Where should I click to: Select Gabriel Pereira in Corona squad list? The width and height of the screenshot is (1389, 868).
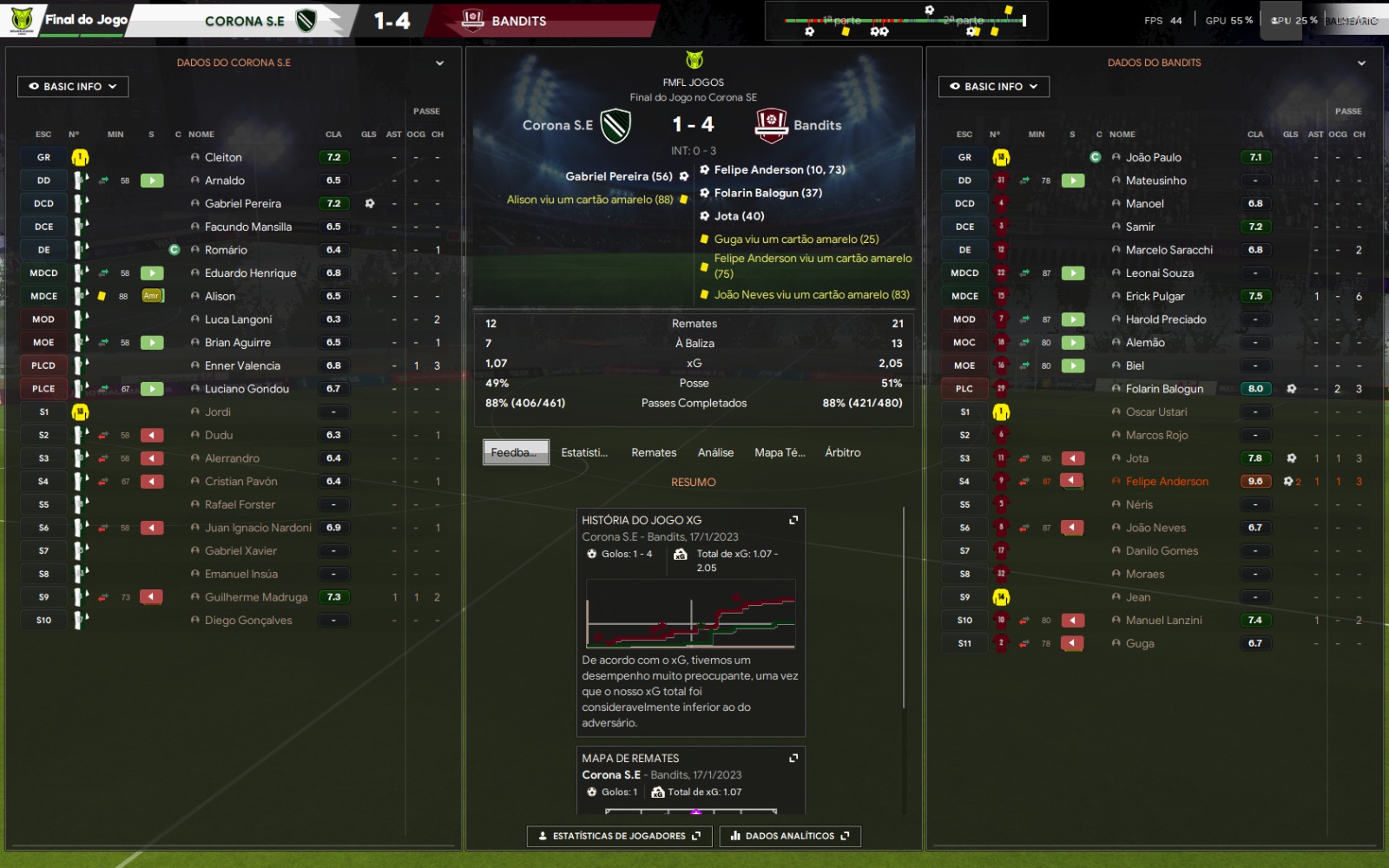(243, 204)
